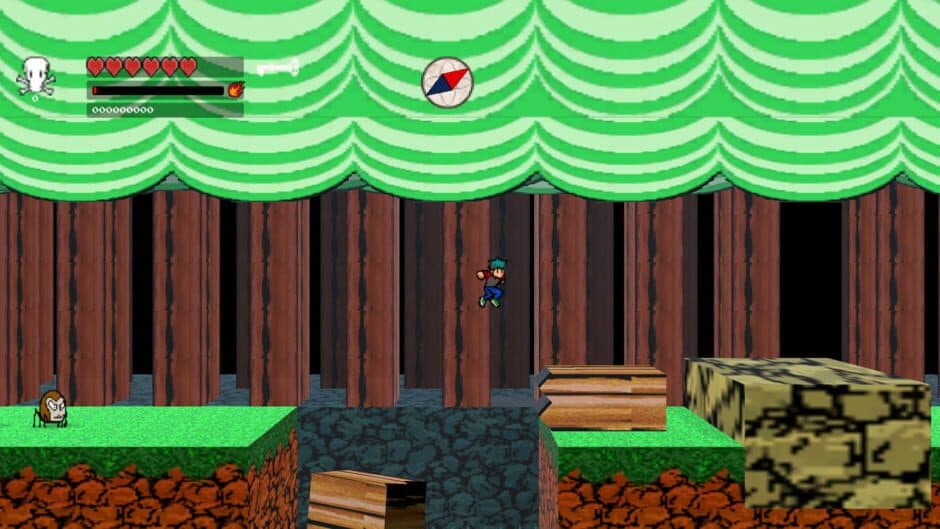Image resolution: width=940 pixels, height=529 pixels.
Task: Click the skull and crossbones icon
Action: point(36,77)
